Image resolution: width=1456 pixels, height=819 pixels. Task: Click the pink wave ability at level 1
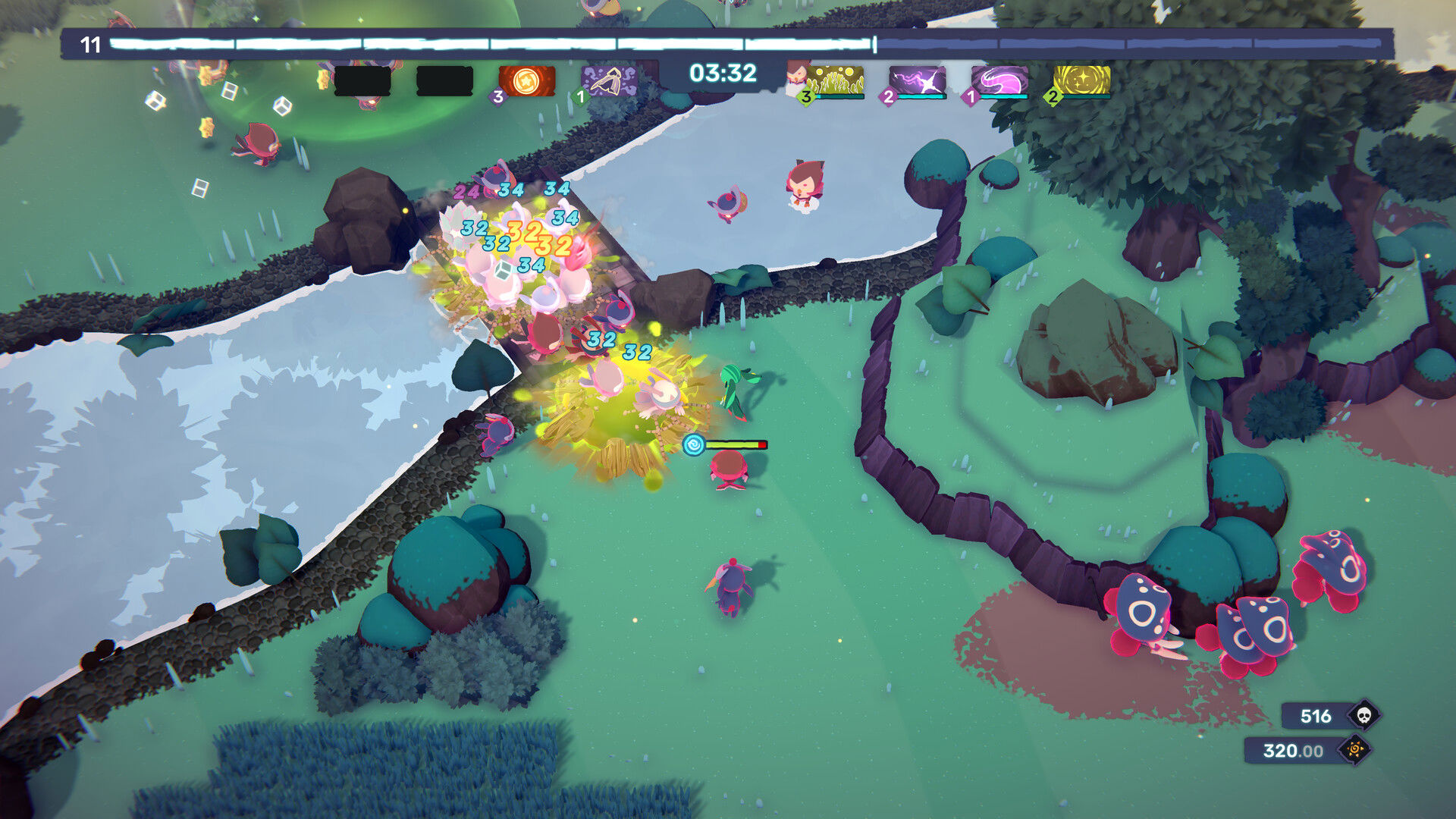click(x=999, y=79)
